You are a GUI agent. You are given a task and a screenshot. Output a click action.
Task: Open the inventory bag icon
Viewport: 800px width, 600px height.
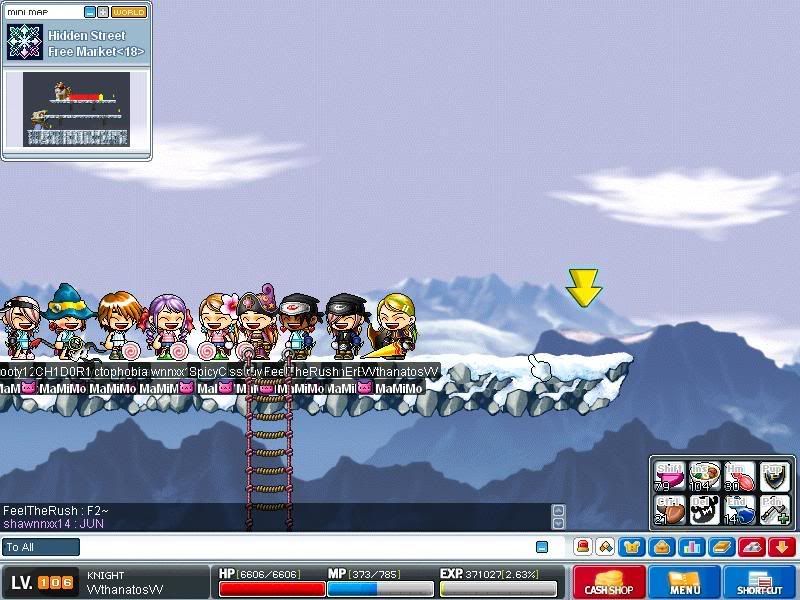point(660,547)
